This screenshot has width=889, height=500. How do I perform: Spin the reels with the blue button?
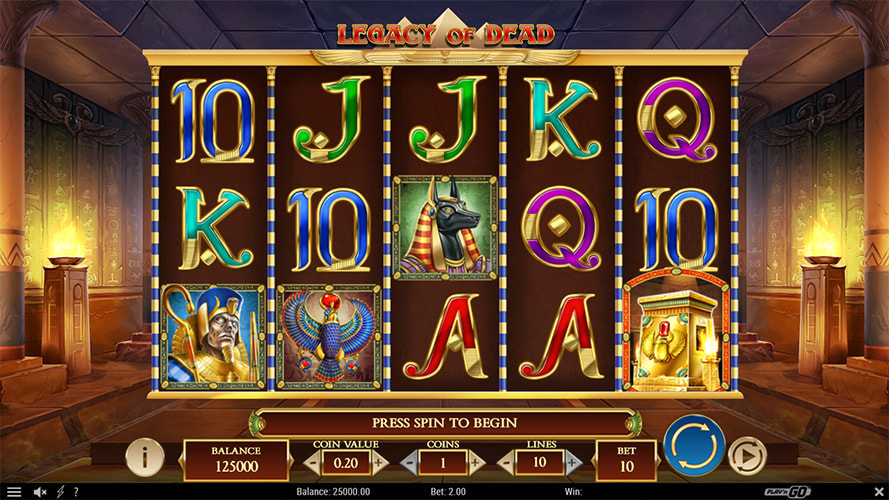[694, 446]
